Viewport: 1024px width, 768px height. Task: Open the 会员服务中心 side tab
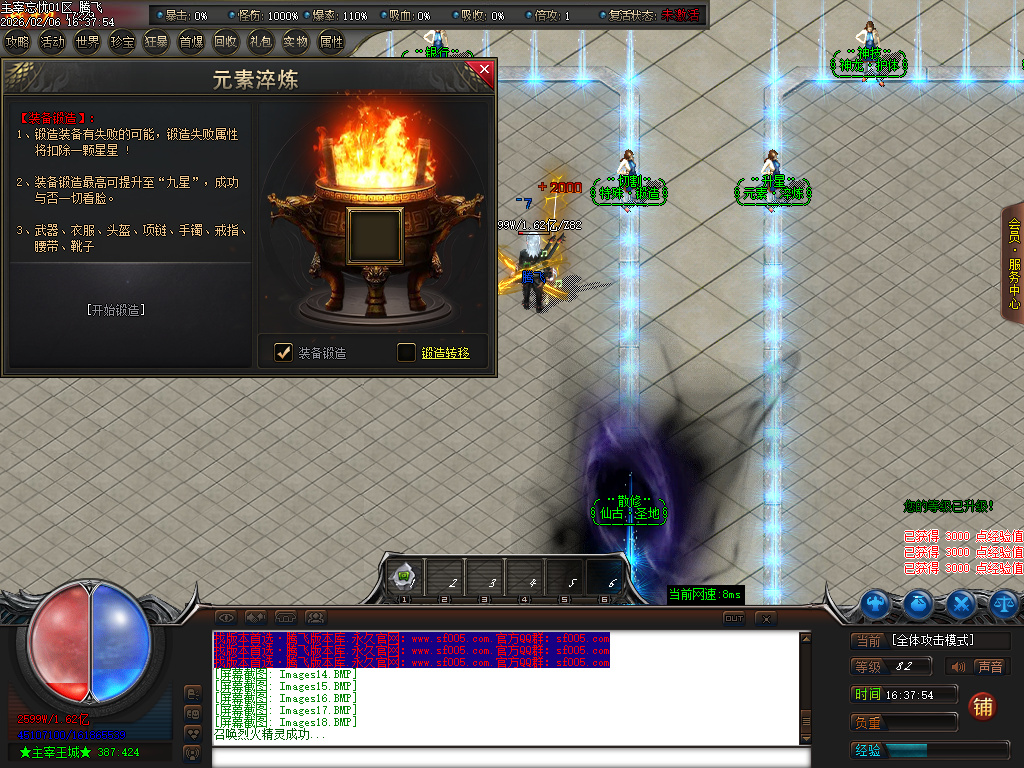1013,262
